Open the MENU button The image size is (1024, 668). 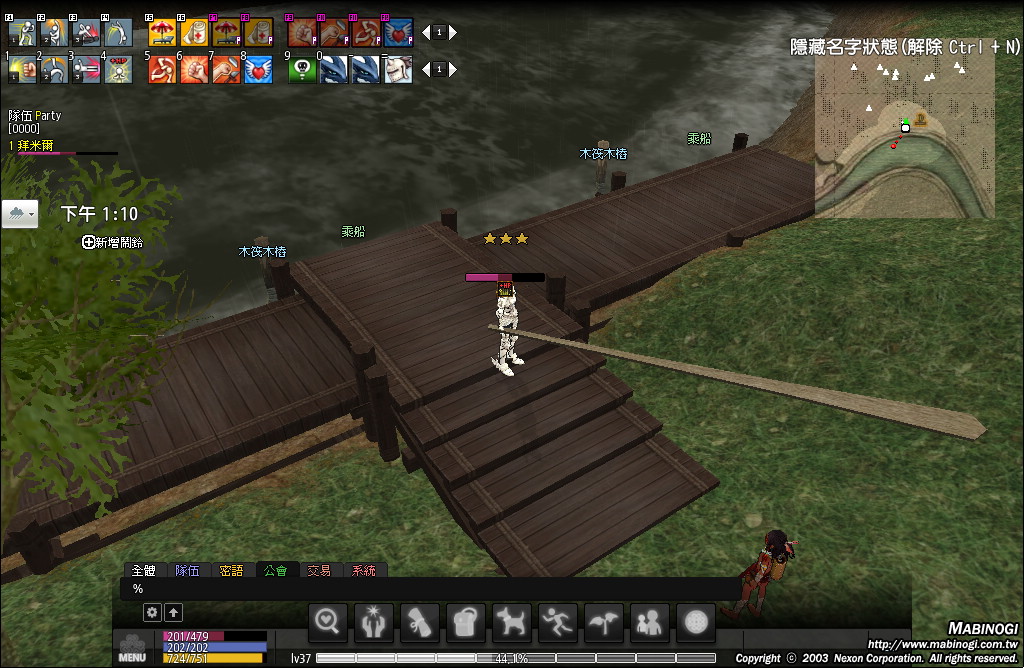[x=132, y=649]
